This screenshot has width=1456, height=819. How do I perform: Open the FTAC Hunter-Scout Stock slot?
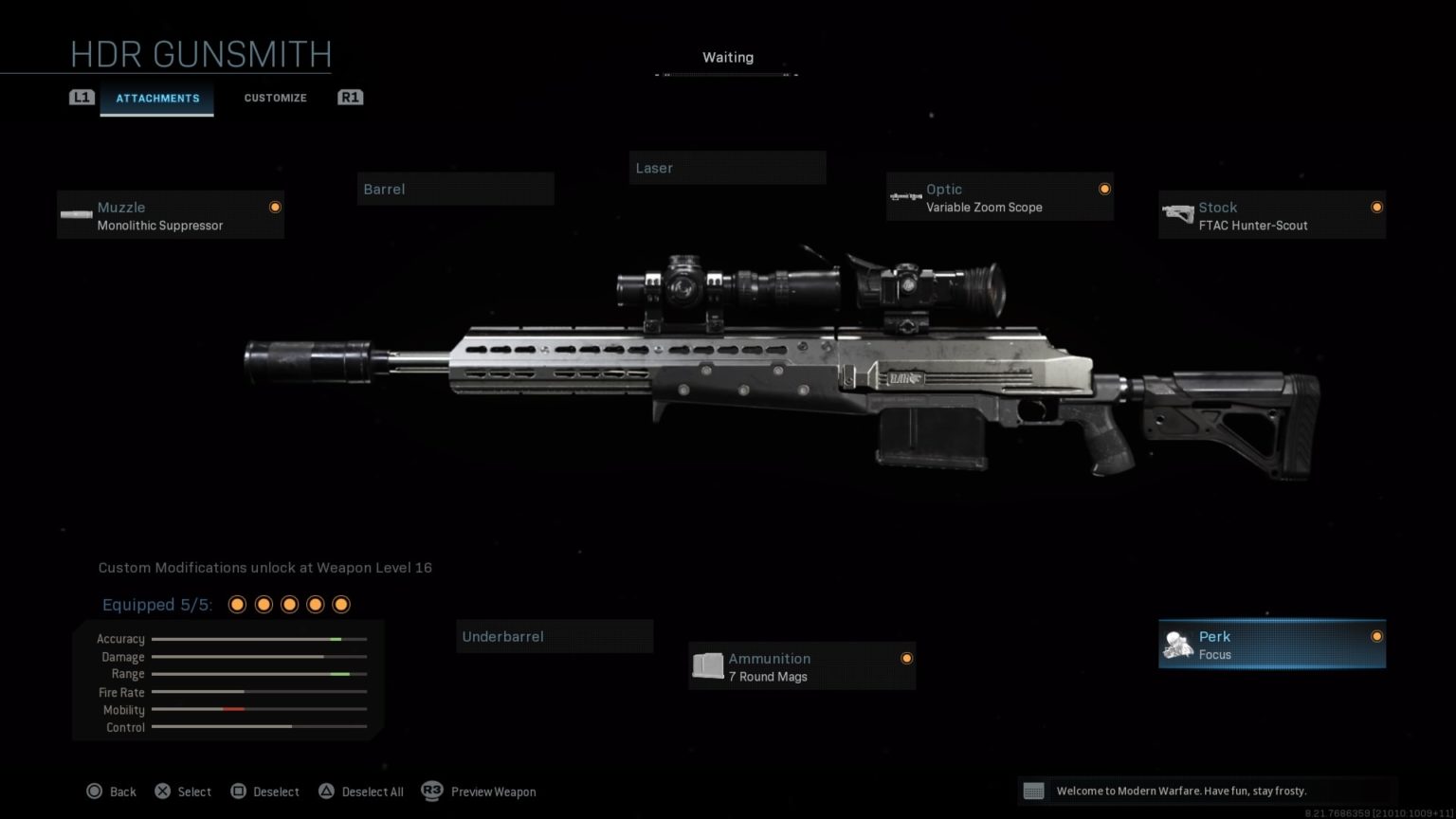[1271, 214]
